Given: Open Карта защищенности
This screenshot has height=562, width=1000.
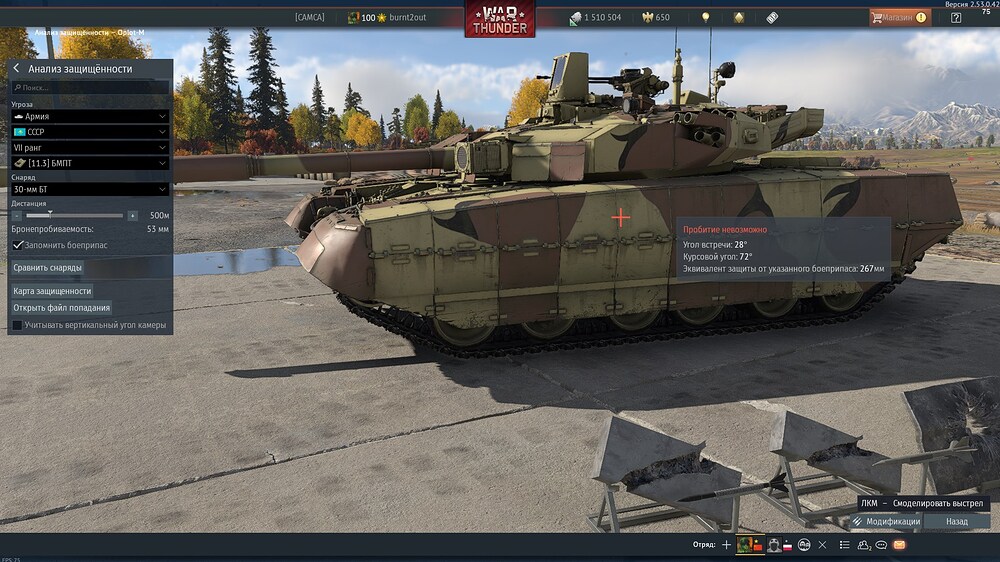Looking at the screenshot, I should click(52, 291).
